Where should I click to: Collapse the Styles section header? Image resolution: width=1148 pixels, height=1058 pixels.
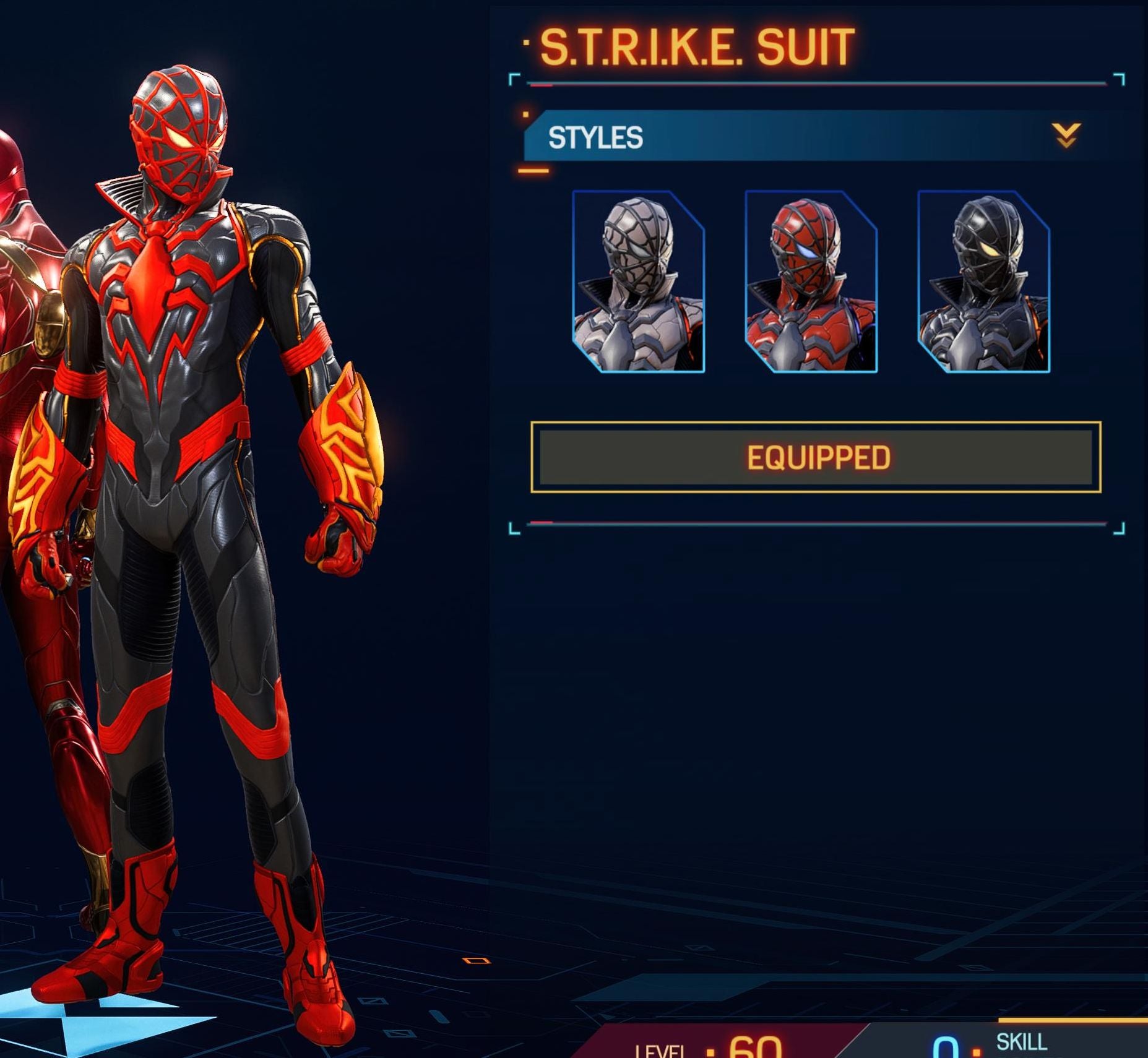click(x=1066, y=135)
